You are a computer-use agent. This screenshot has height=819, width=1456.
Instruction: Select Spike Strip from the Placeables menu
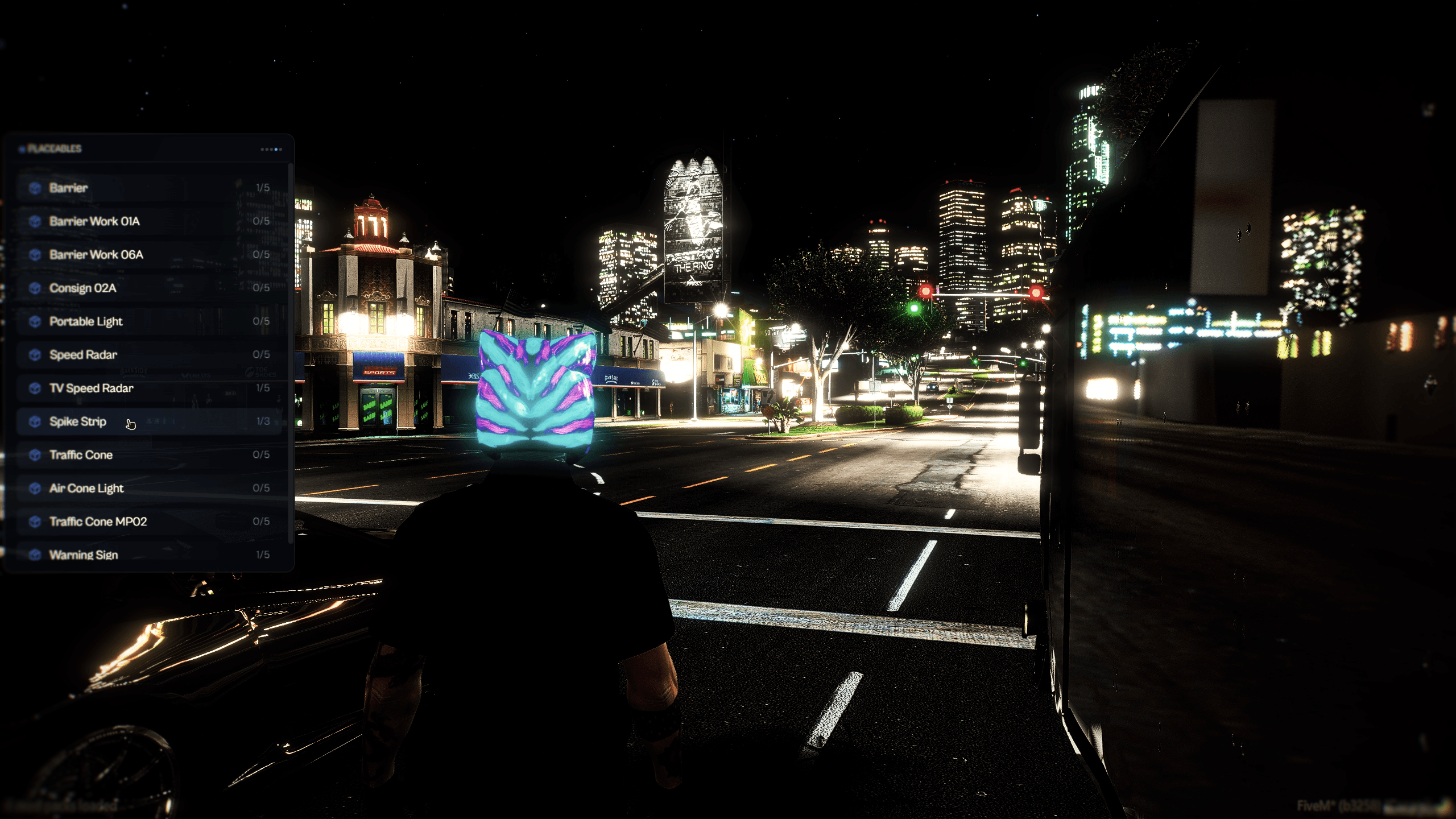[x=114, y=421]
